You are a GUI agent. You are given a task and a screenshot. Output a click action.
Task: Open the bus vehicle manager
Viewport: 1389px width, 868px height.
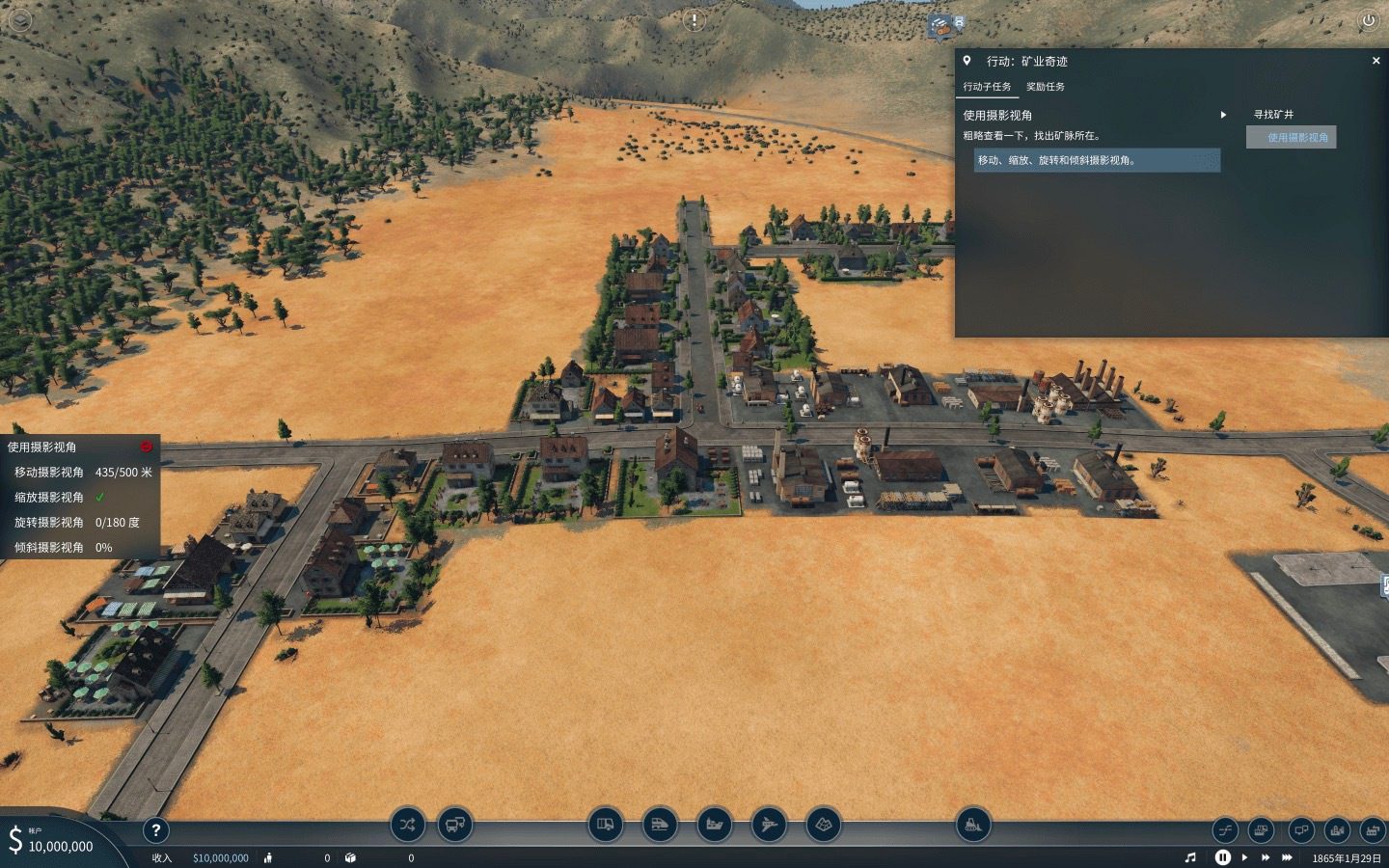tap(455, 825)
